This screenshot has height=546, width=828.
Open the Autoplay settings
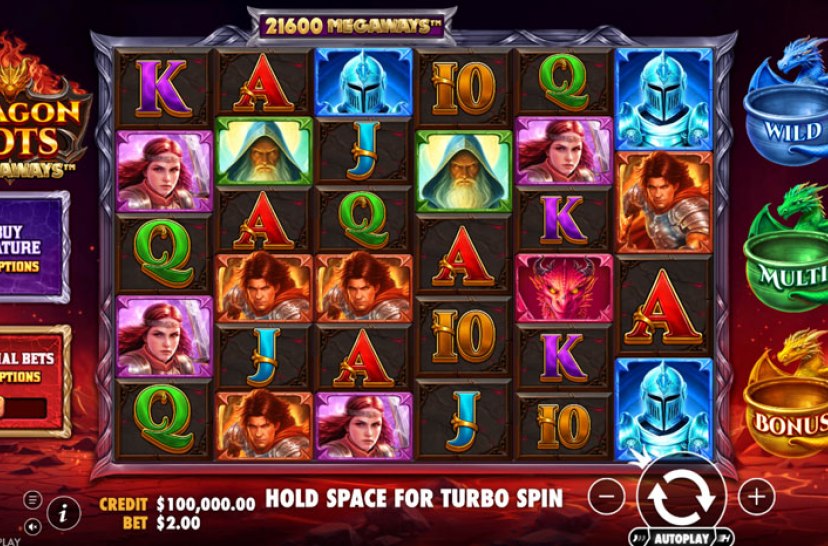[x=682, y=536]
